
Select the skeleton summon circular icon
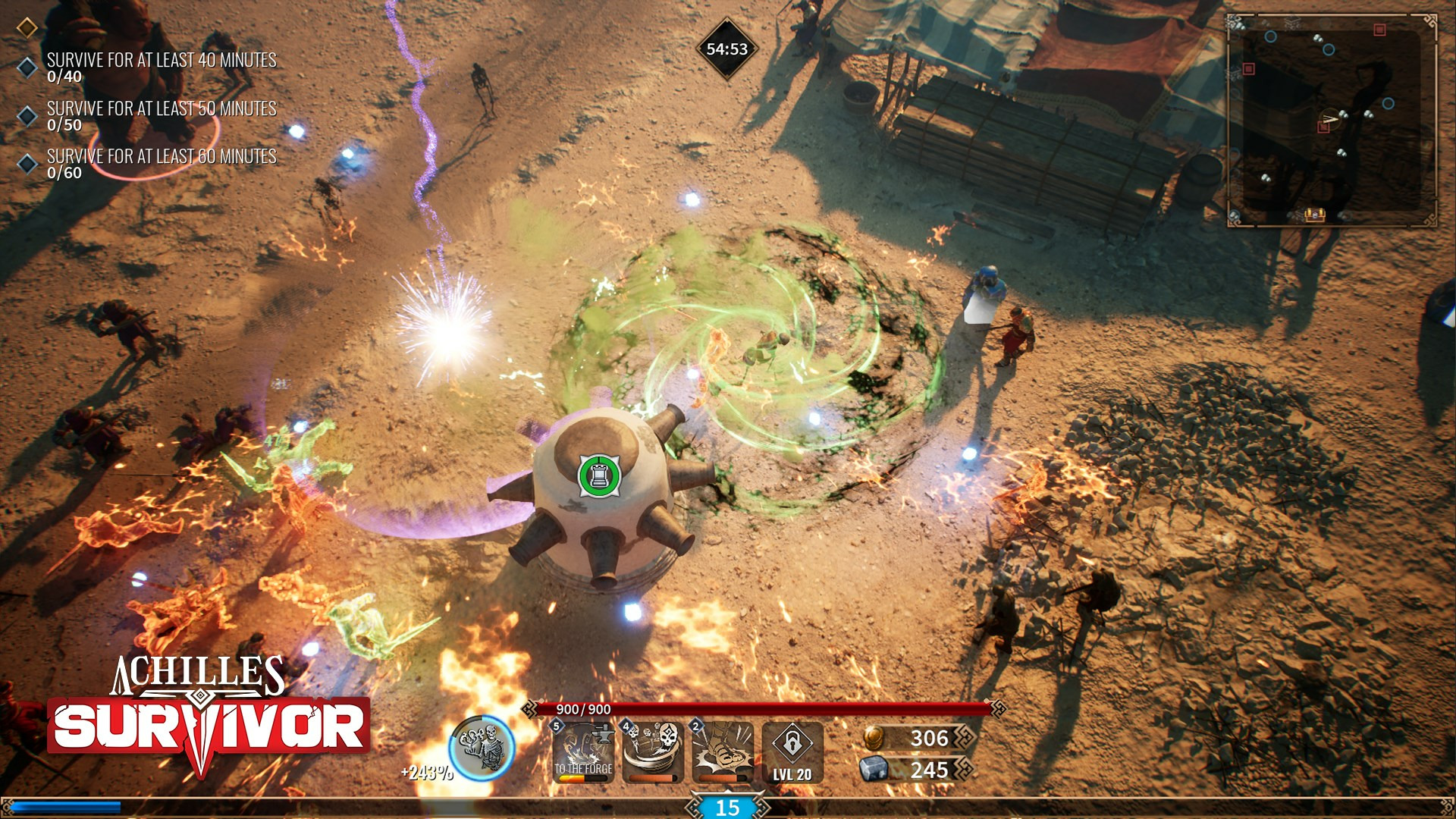pyautogui.click(x=482, y=748)
